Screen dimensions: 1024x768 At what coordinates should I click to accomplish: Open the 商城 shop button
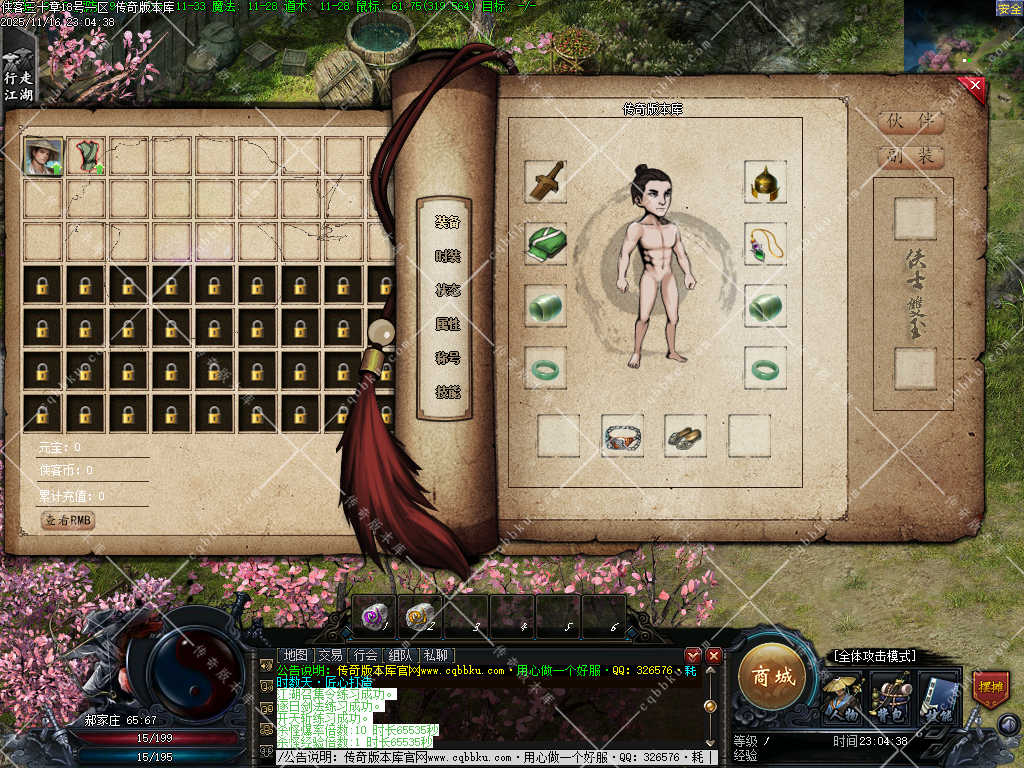(x=773, y=677)
